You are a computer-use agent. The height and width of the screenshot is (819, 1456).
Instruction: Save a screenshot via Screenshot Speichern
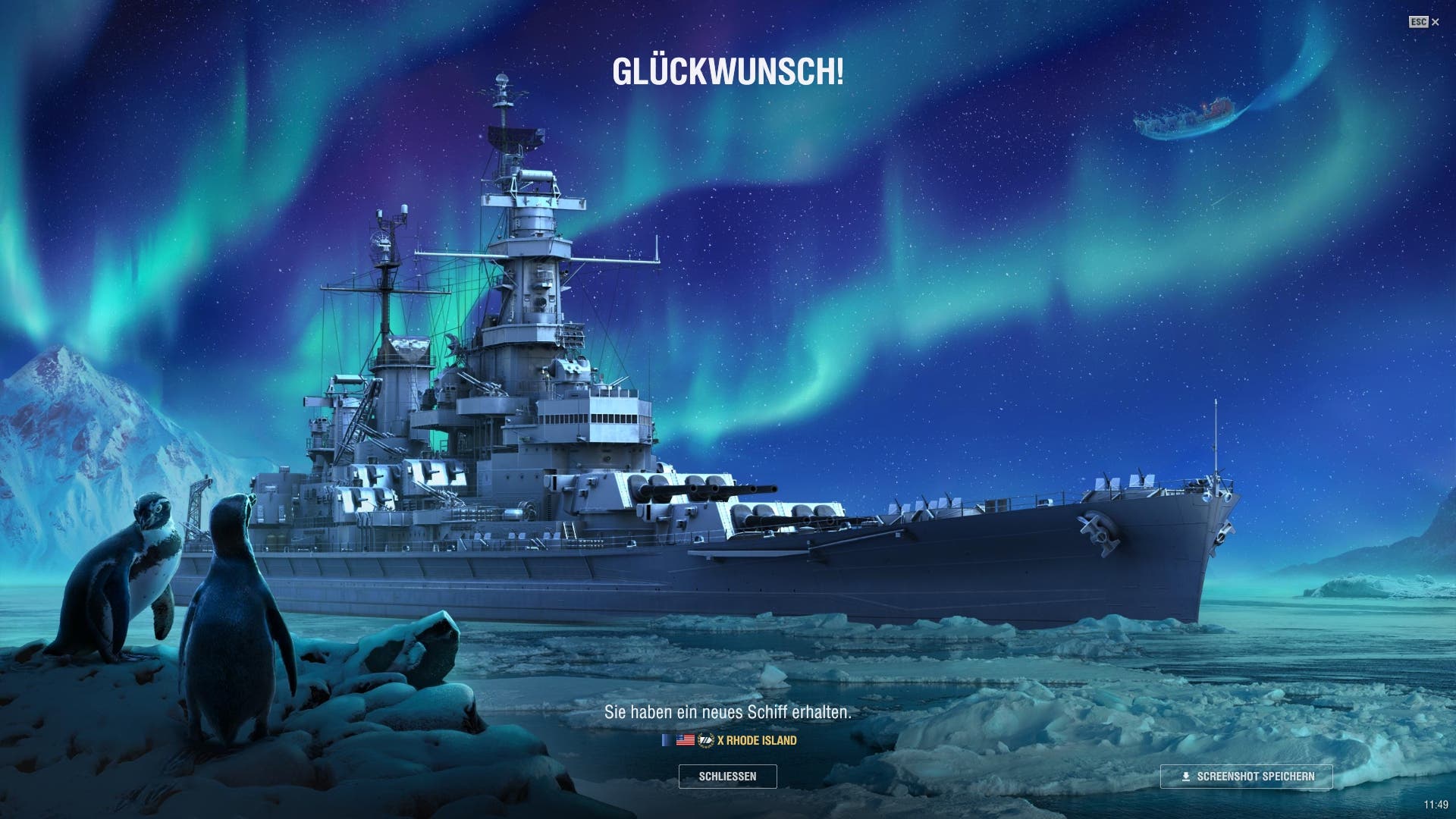click(x=1246, y=777)
